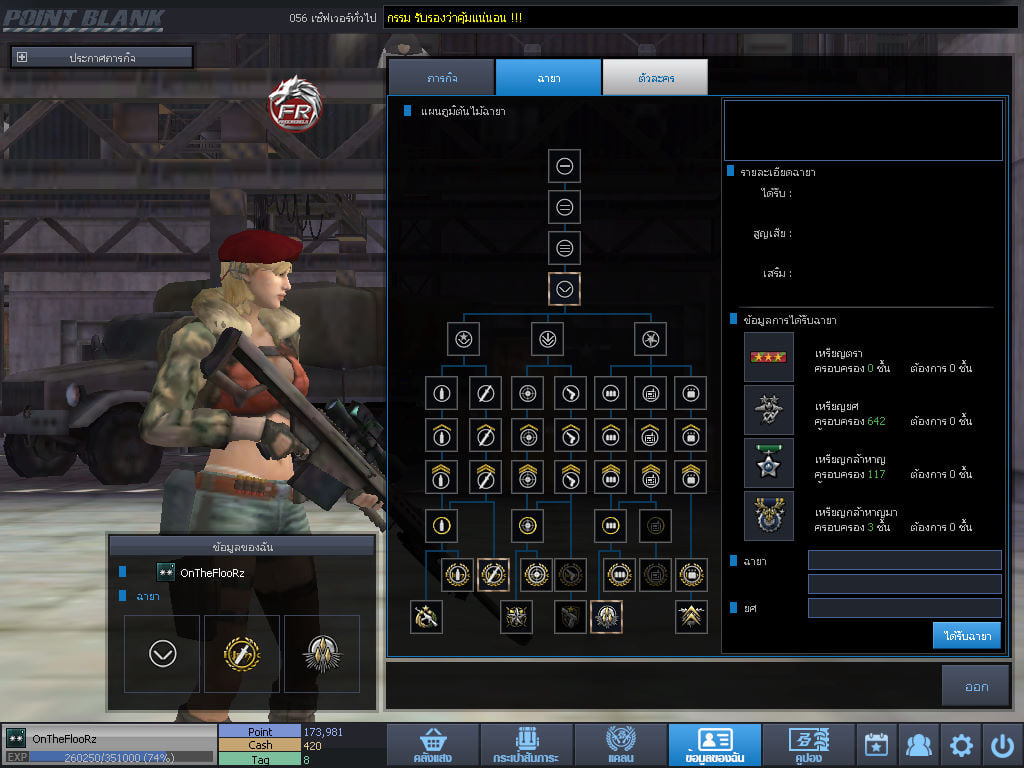Select the triple-bar title tree node
Image resolution: width=1024 pixels, height=768 pixels.
565,248
